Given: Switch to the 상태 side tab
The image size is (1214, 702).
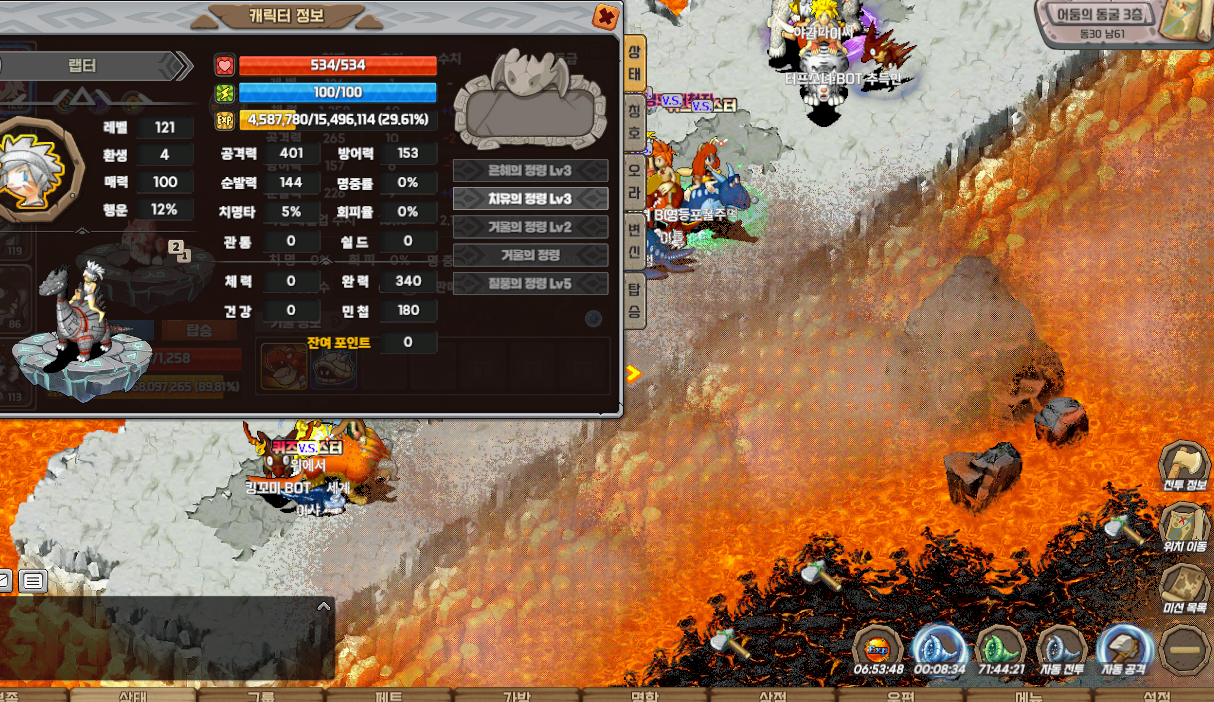Looking at the screenshot, I should coord(634,63).
